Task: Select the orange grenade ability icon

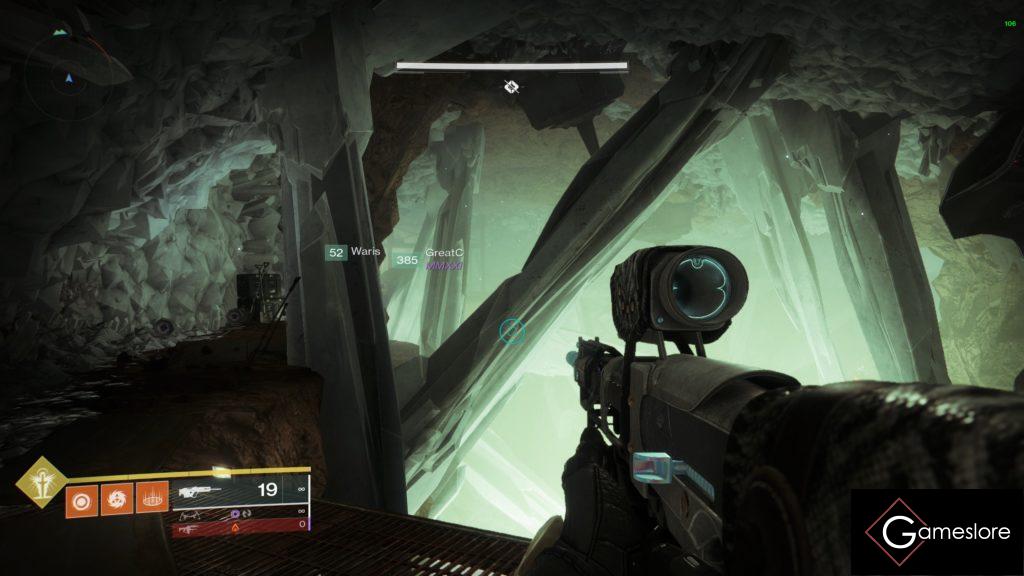Action: click(x=81, y=497)
